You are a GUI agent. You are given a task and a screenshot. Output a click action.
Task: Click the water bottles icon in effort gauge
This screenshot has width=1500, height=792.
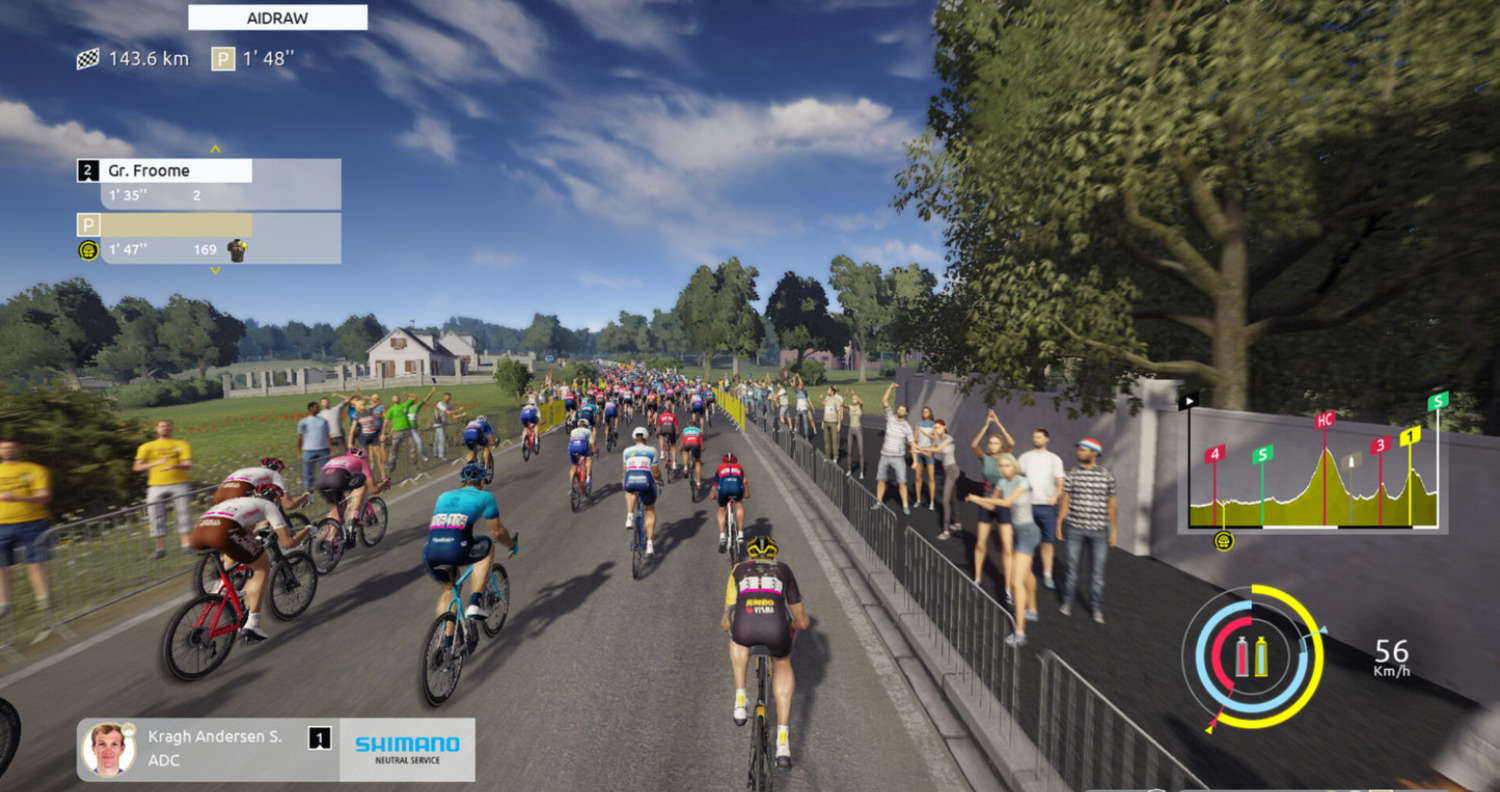tap(1252, 656)
